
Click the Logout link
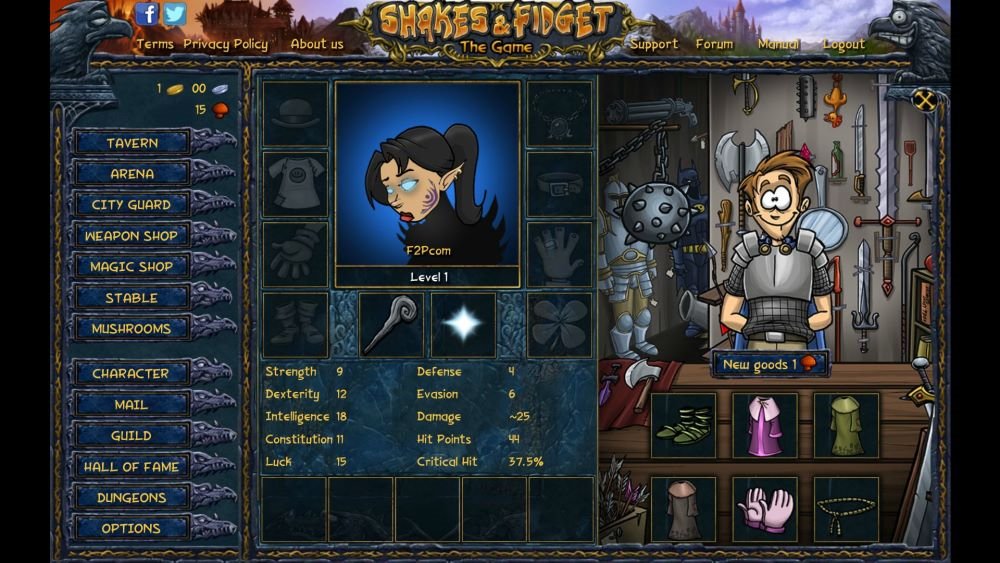pos(844,44)
